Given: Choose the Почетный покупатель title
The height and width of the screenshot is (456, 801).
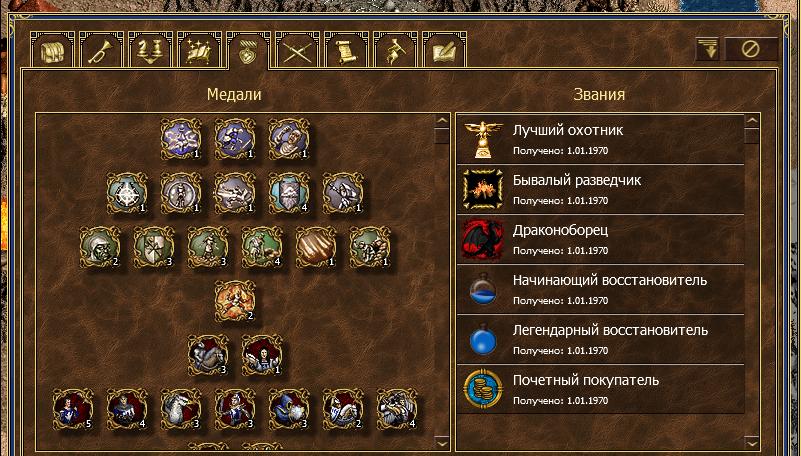Looking at the screenshot, I should point(600,389).
